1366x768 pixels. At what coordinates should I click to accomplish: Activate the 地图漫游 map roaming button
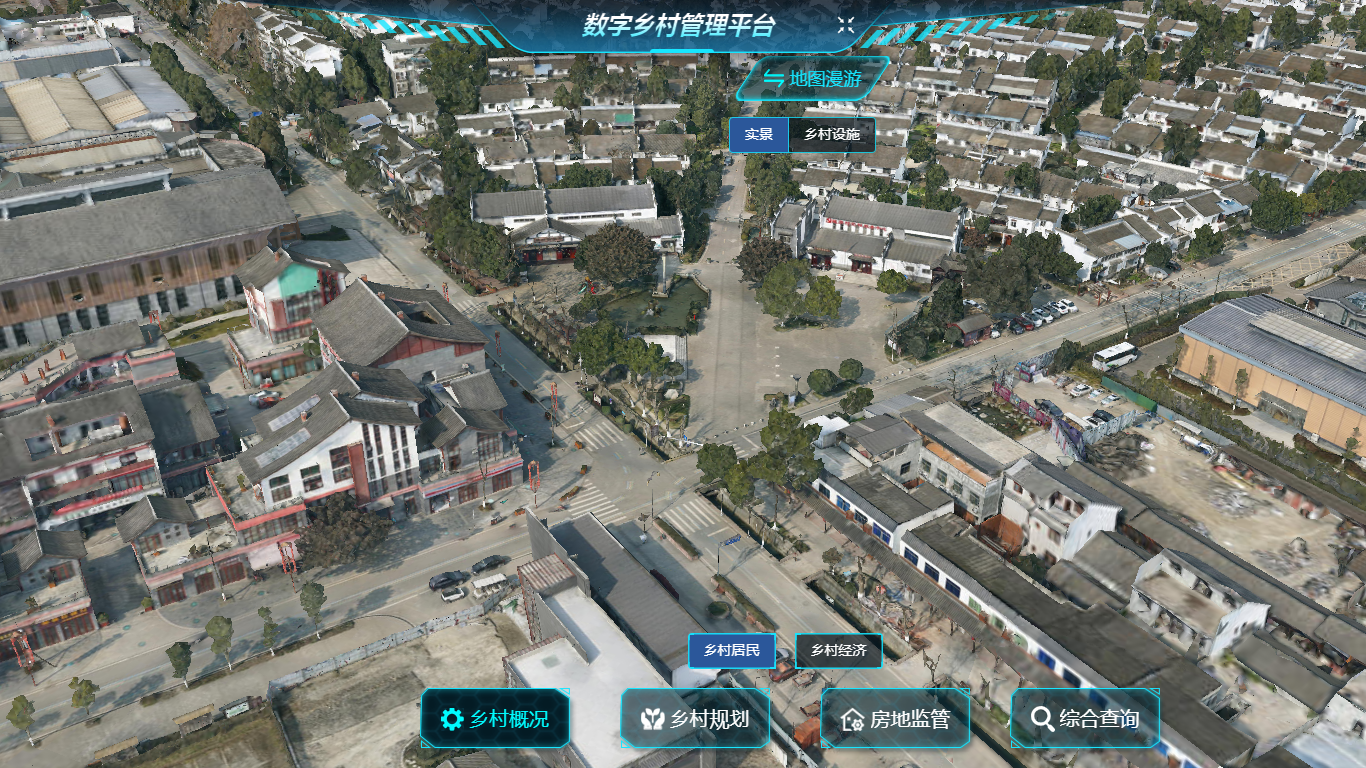coord(812,79)
